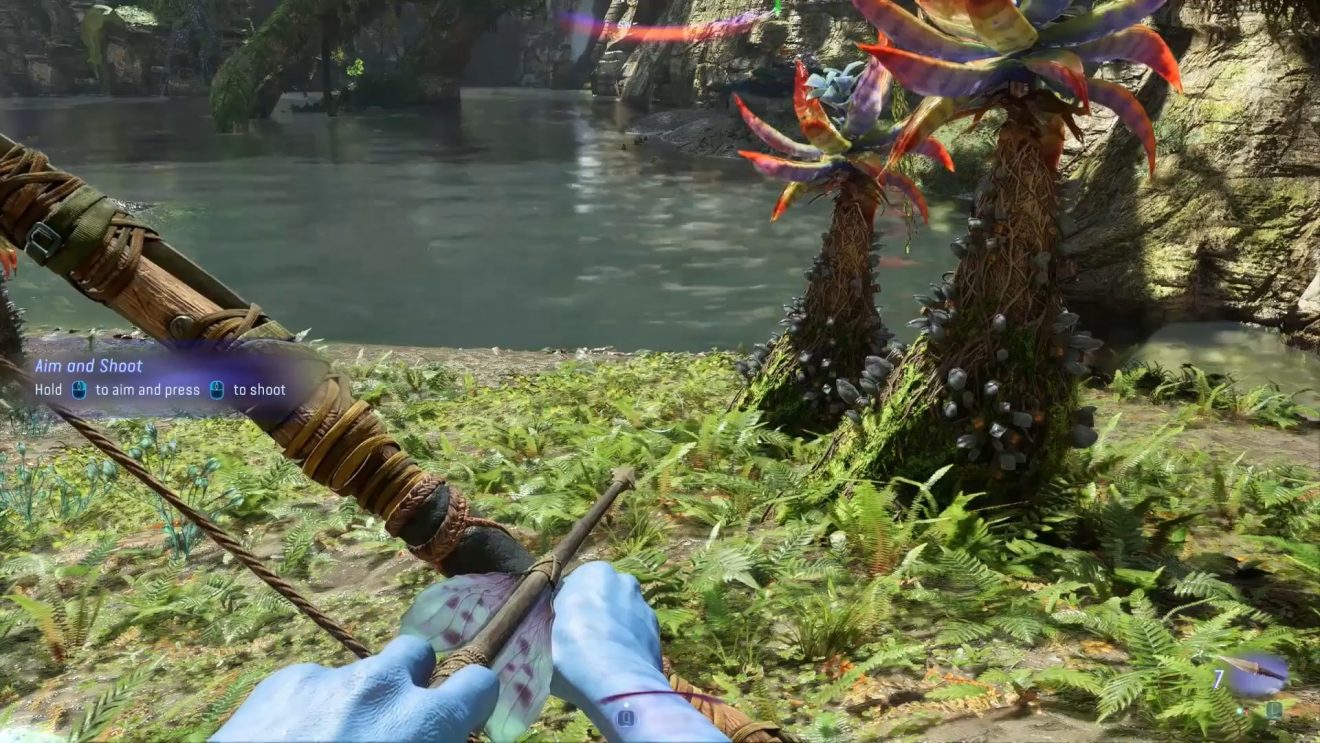Viewport: 1320px width, 743px height.
Task: Click the mouse button prompt at bottom right
Action: [x=1273, y=710]
